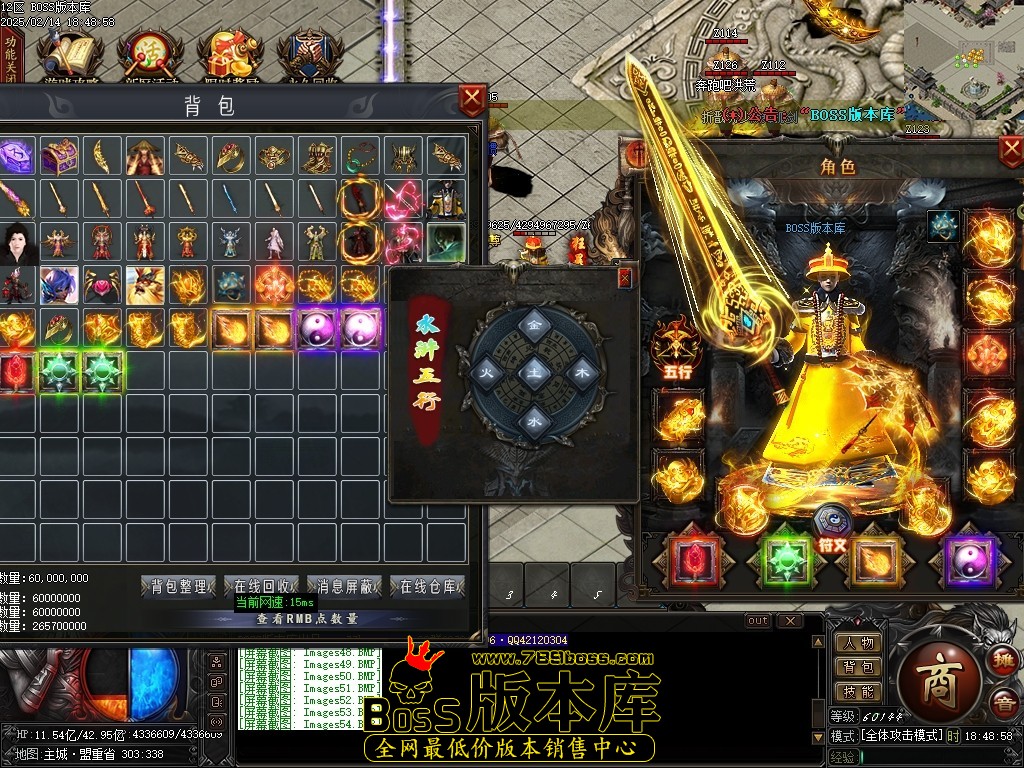Open the 技能 skills button
1024x768 pixels.
pyautogui.click(x=858, y=691)
